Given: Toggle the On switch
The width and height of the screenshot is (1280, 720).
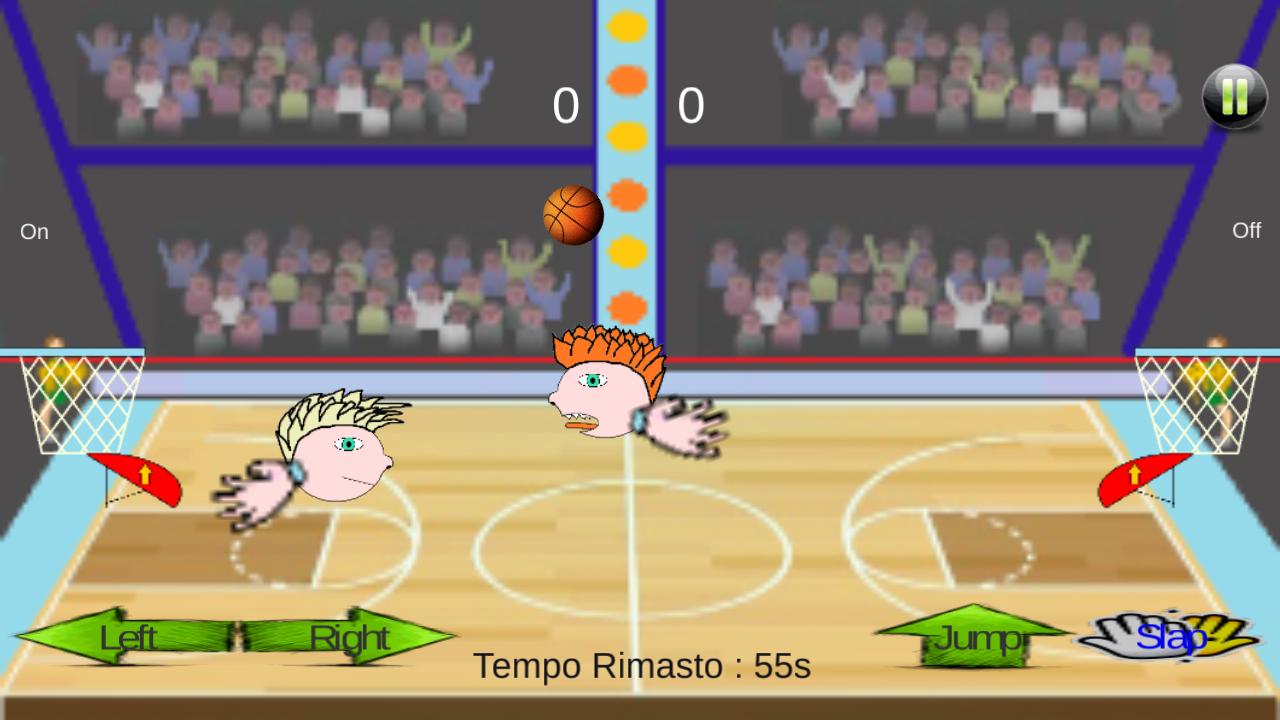Looking at the screenshot, I should [x=34, y=231].
